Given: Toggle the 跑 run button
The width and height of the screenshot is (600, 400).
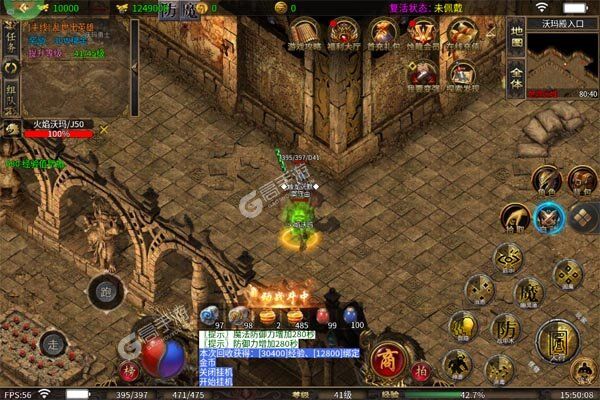Looking at the screenshot, I should [105, 293].
